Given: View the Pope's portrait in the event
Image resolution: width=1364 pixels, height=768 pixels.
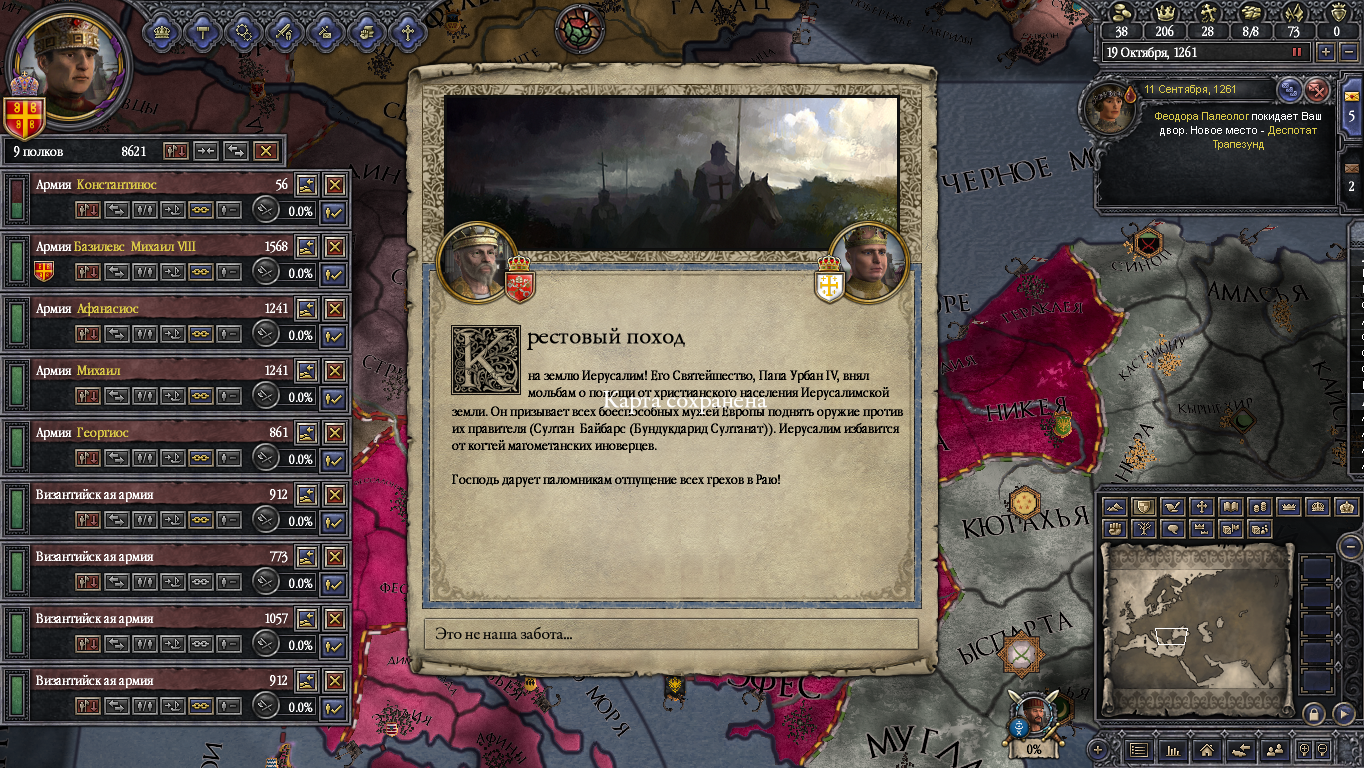Looking at the screenshot, I should 476,262.
